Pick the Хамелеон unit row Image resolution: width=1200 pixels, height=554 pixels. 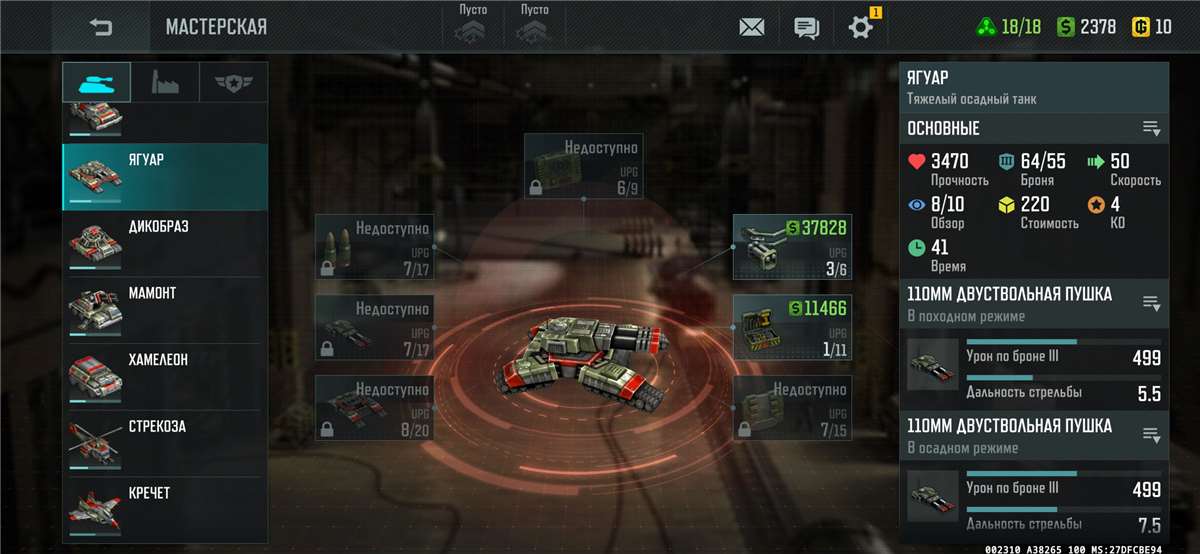click(165, 377)
